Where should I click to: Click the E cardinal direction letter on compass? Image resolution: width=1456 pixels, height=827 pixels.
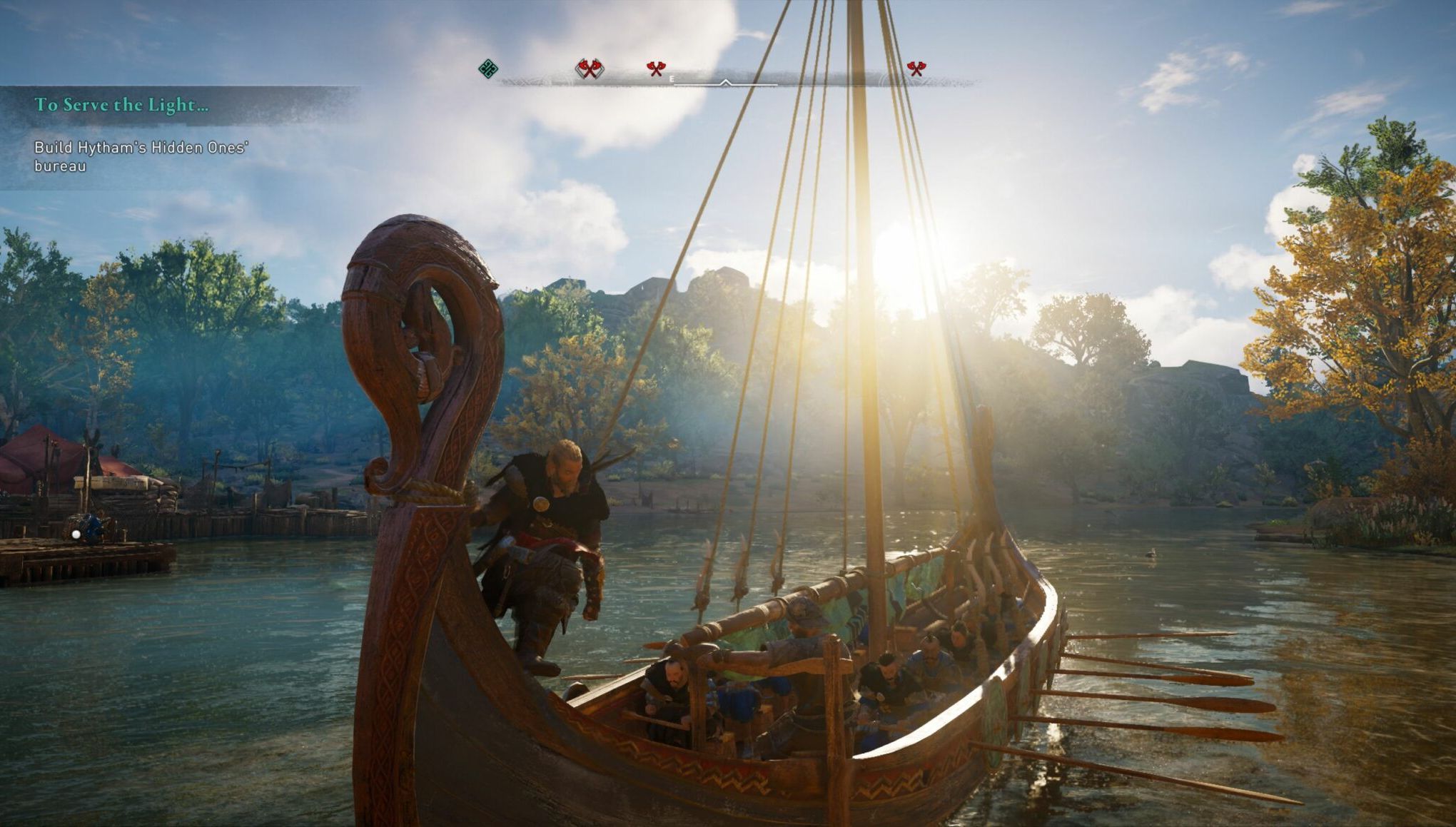[x=672, y=79]
